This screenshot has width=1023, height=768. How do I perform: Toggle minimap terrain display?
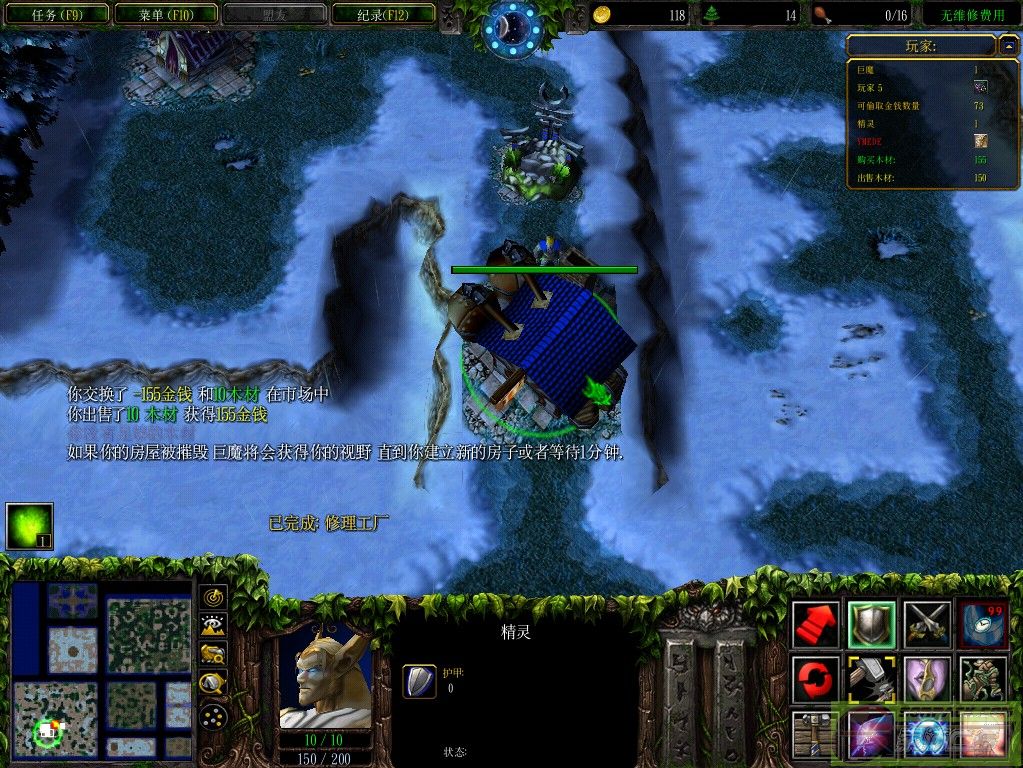click(213, 626)
